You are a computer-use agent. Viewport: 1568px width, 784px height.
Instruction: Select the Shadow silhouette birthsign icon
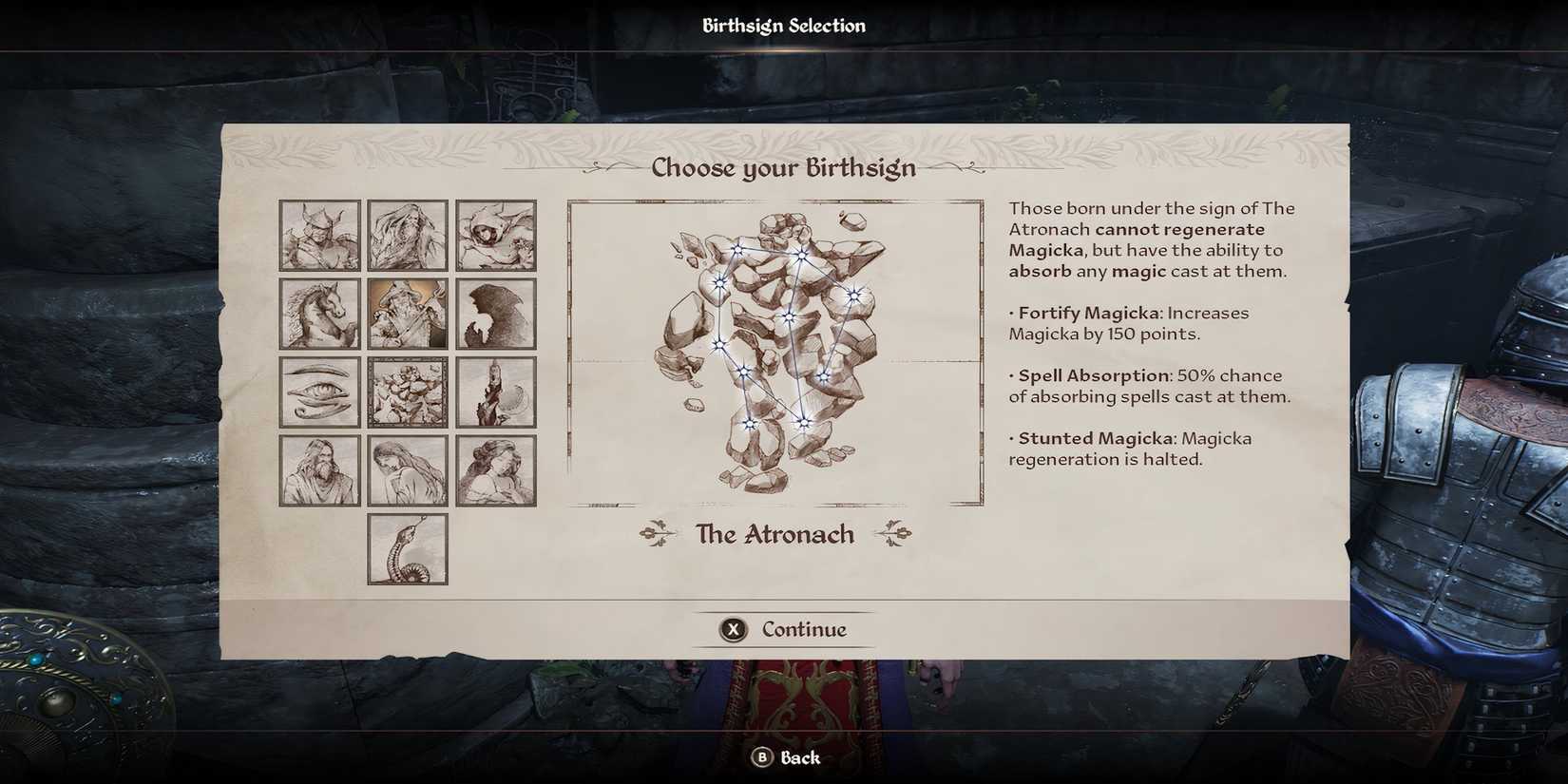[x=496, y=313]
